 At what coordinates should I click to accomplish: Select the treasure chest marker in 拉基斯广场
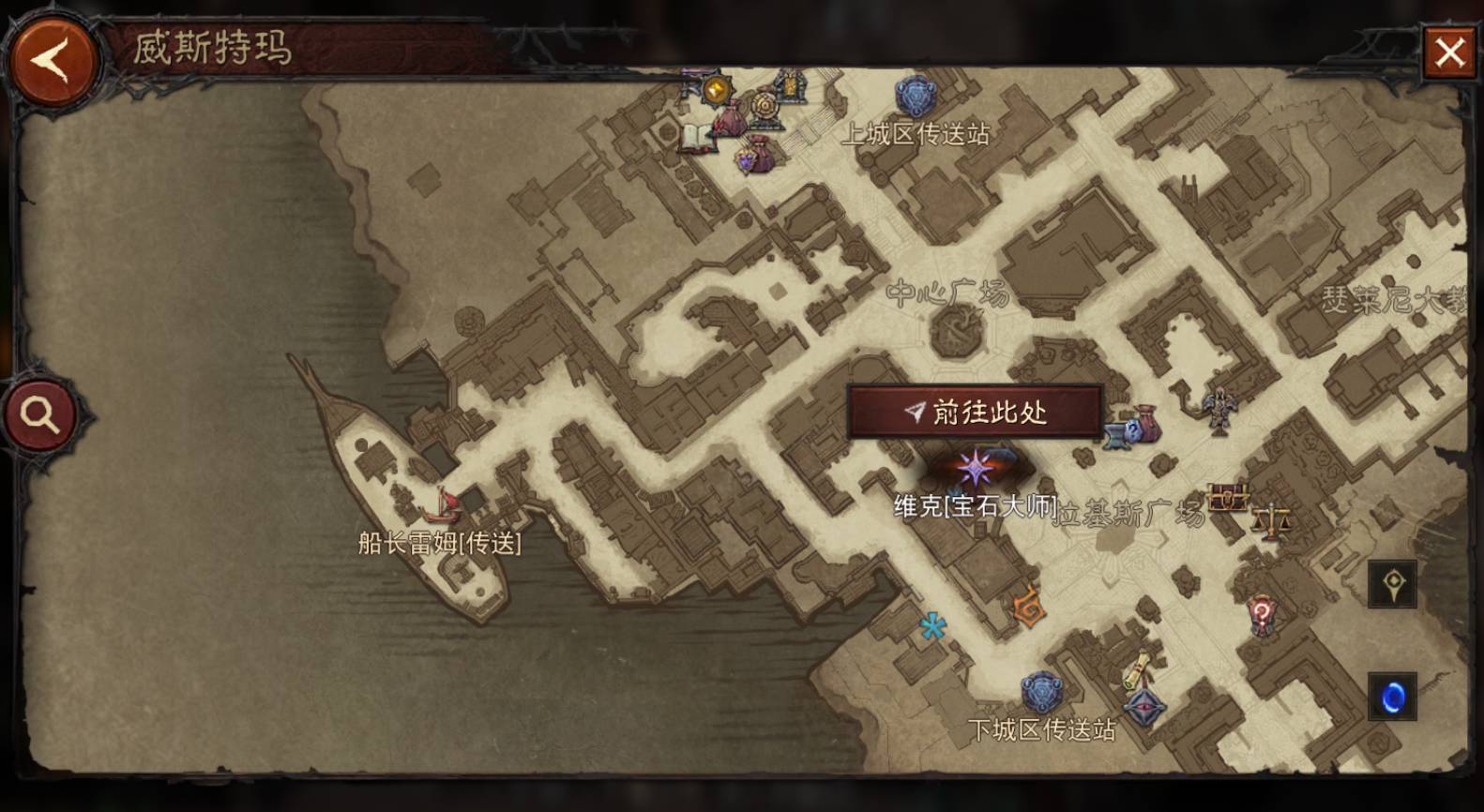click(1227, 495)
